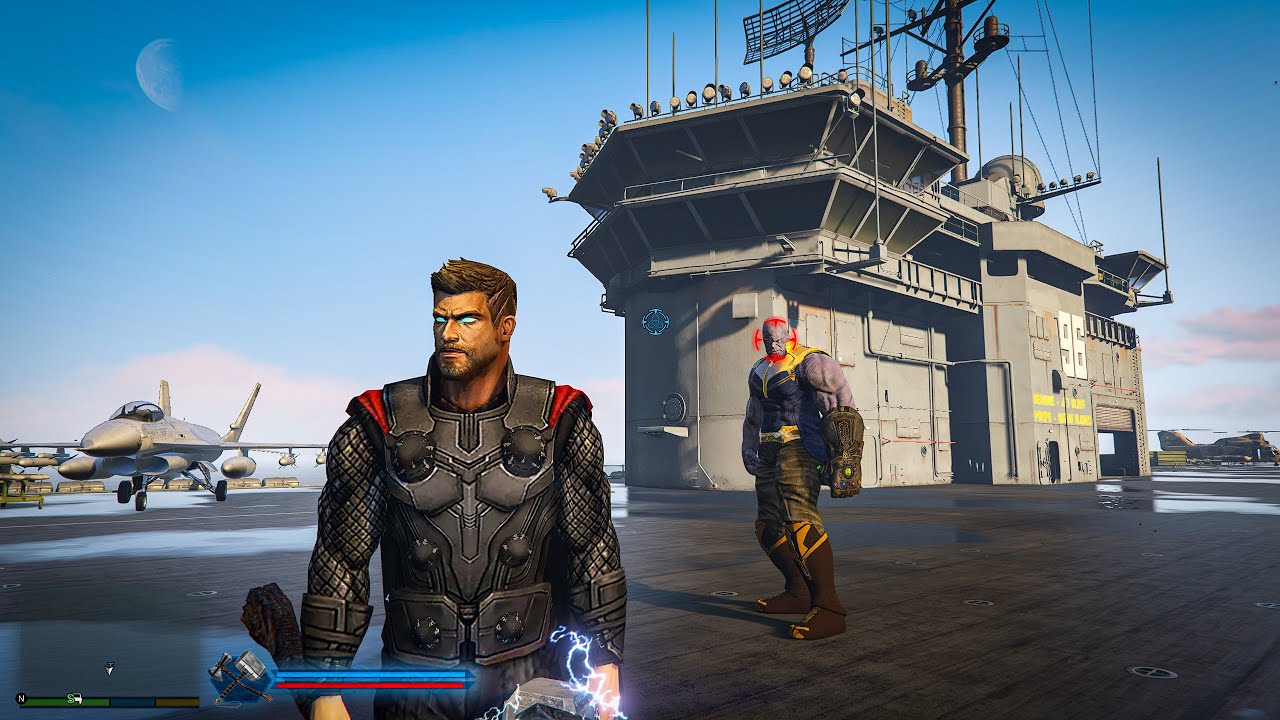
Task: Click the minimap radar panel
Action: (x=108, y=650)
